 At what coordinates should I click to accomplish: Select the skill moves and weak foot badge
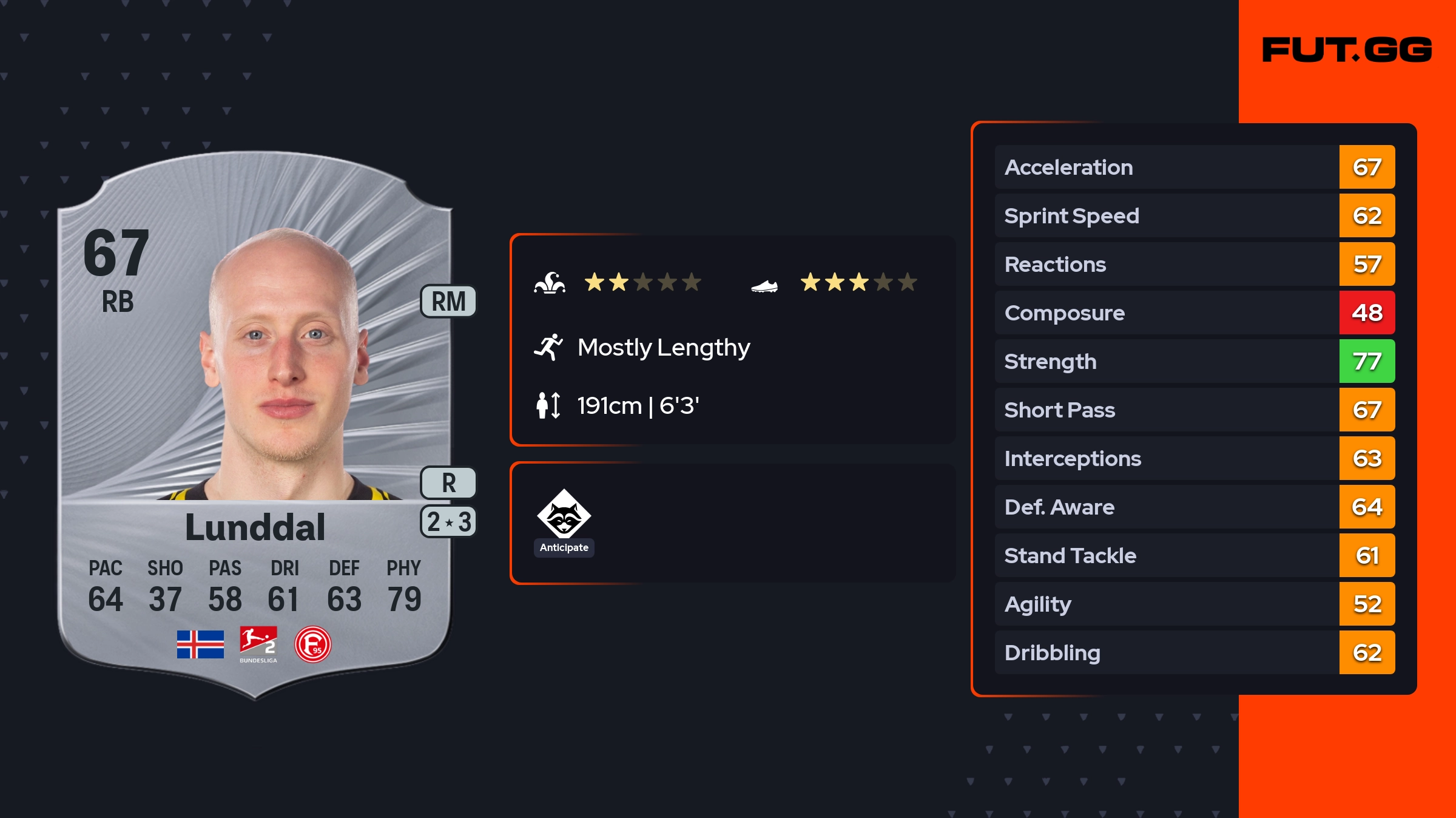[x=448, y=522]
